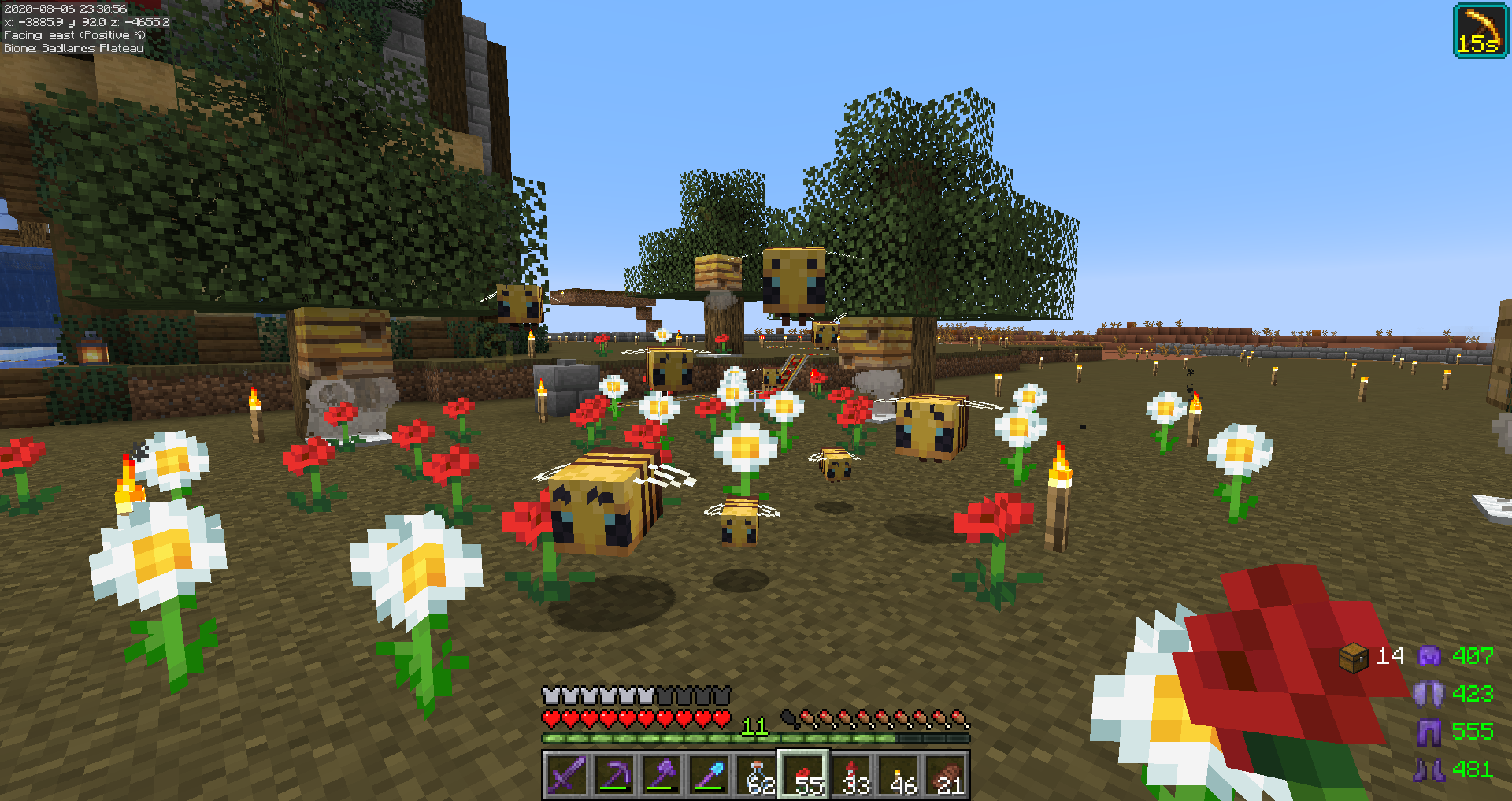This screenshot has height=801, width=1512.
Task: Switch to the diamond-tipped shovel slot
Action: click(709, 775)
